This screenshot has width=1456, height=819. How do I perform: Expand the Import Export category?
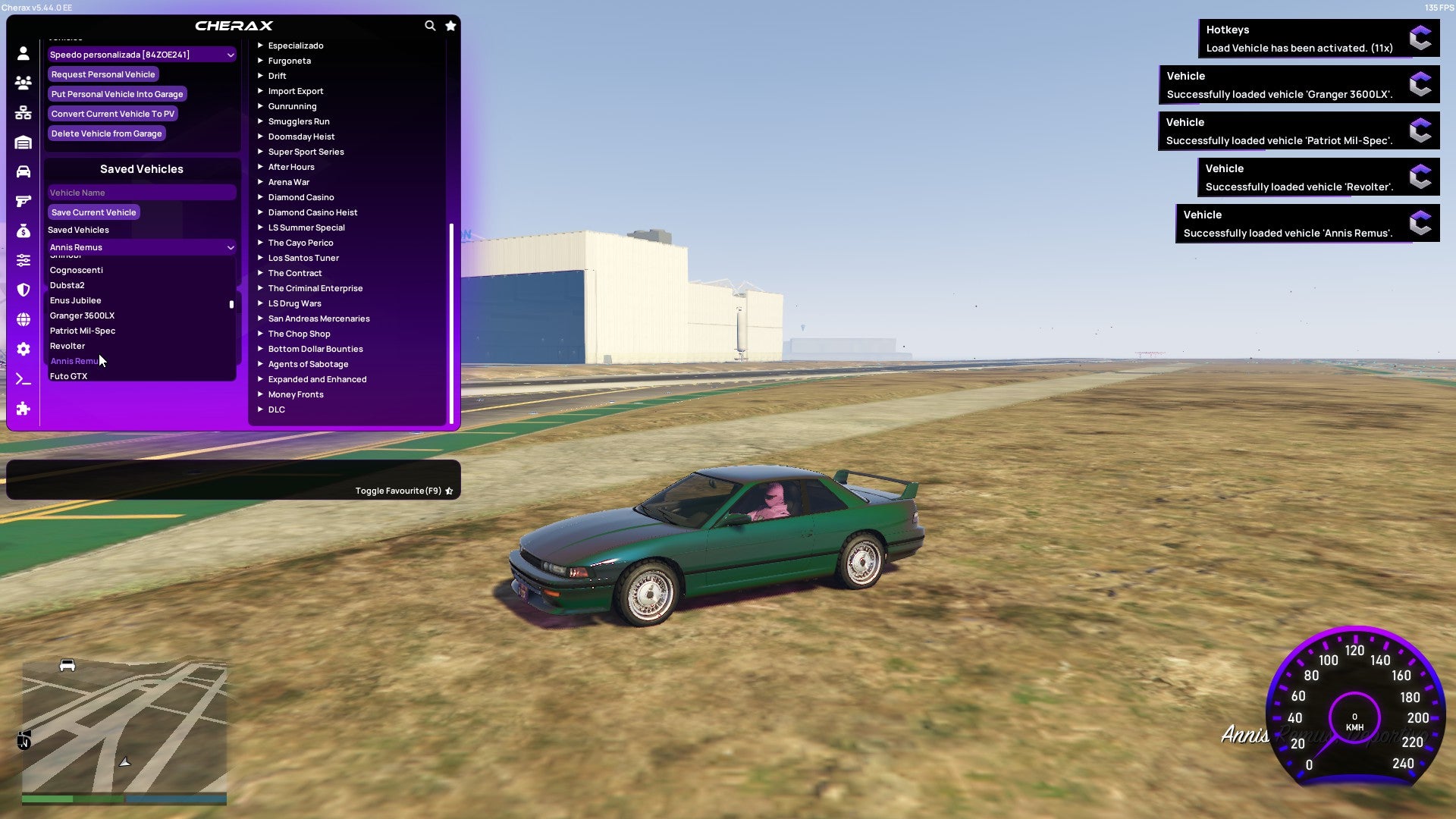(296, 91)
